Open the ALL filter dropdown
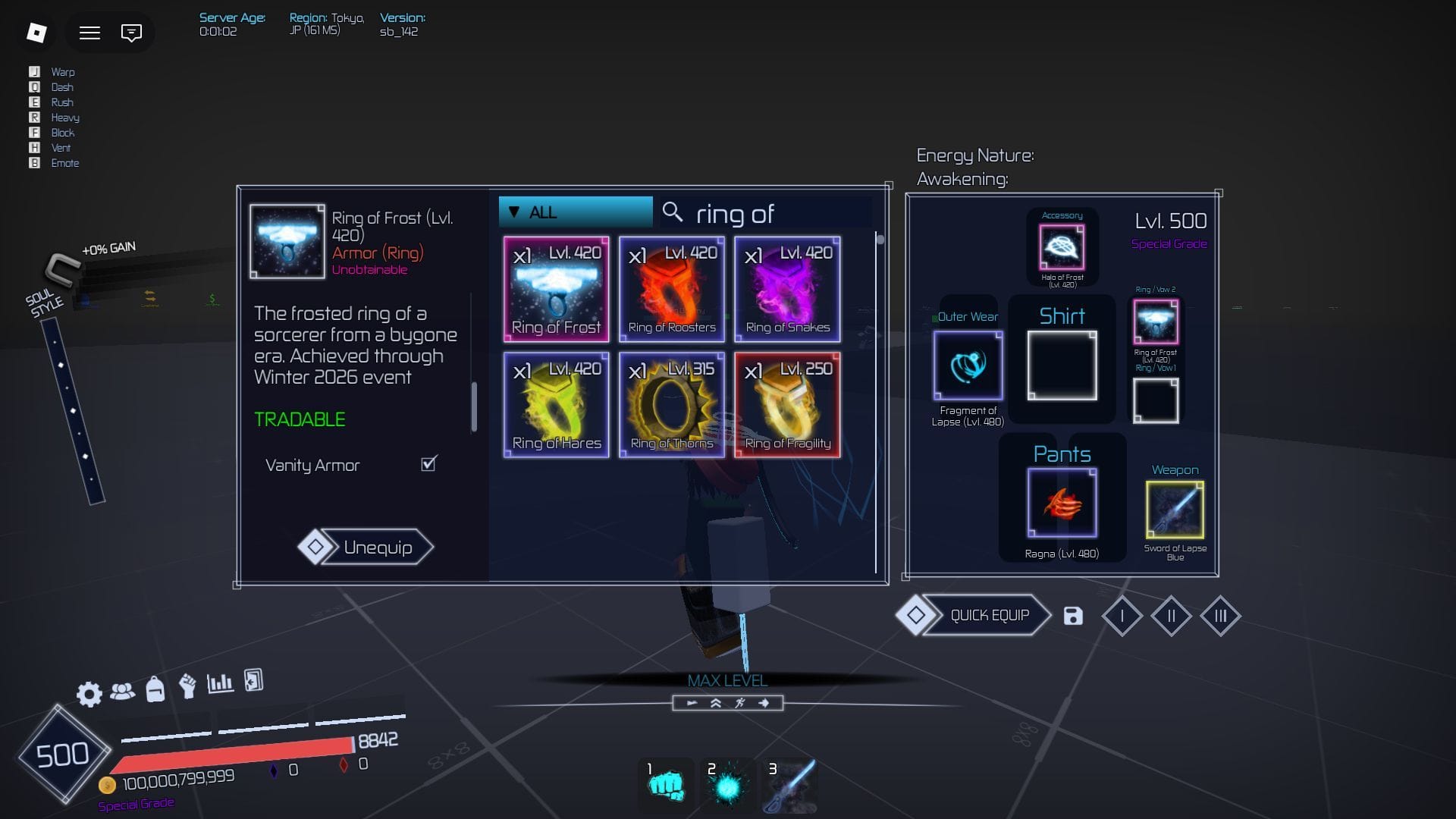This screenshot has height=819, width=1456. point(574,212)
